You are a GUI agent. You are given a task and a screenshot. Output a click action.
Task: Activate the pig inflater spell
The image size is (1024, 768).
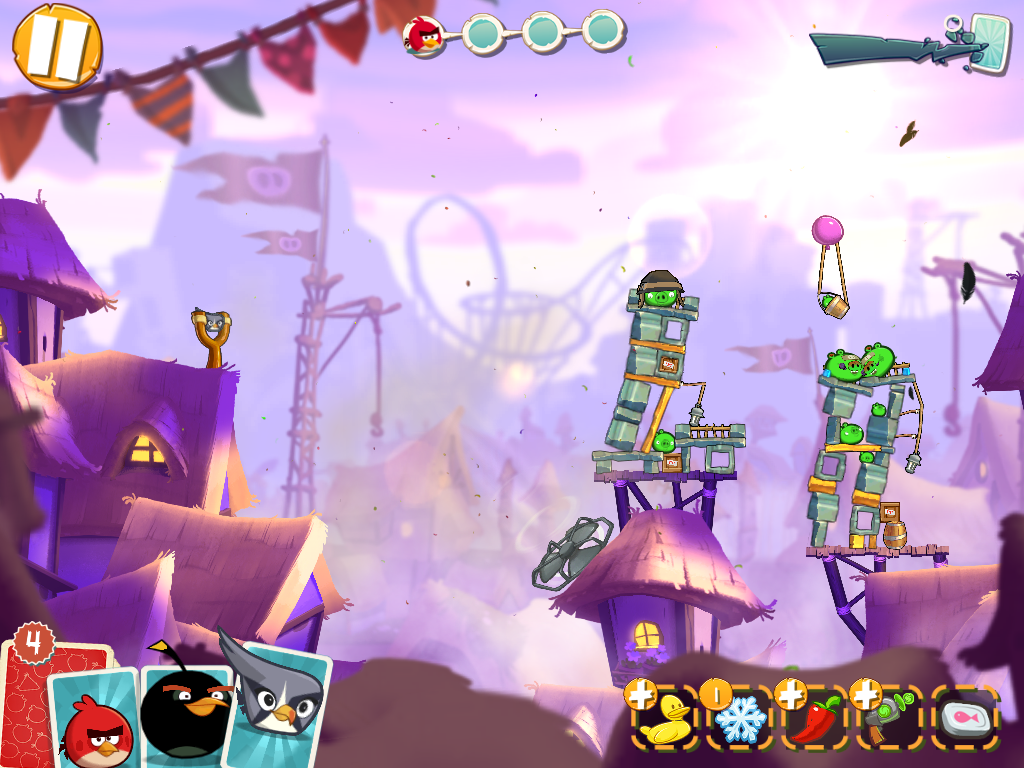click(x=890, y=718)
